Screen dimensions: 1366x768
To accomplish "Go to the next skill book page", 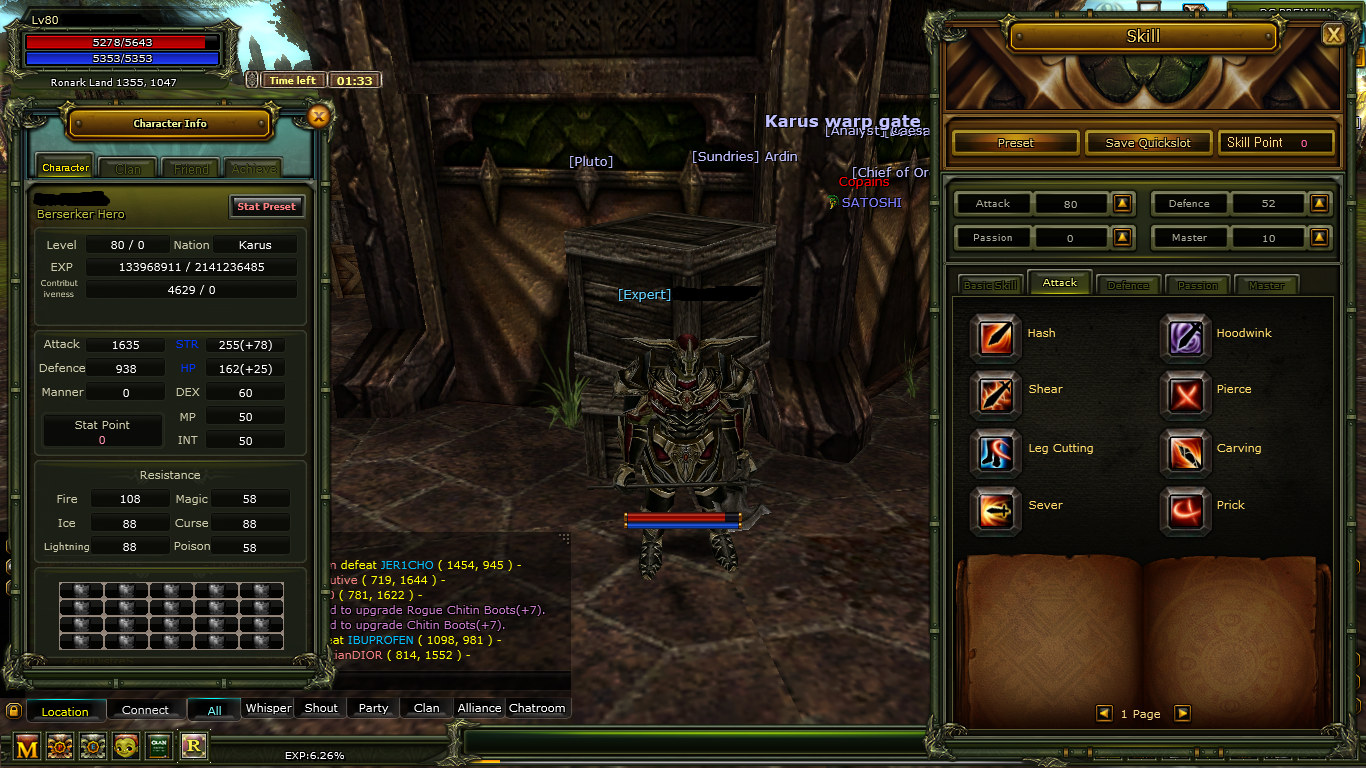I will (1182, 713).
